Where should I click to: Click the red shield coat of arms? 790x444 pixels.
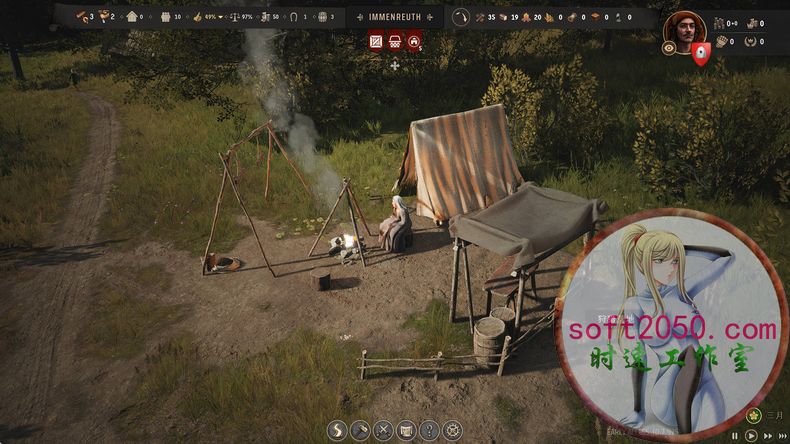[701, 54]
